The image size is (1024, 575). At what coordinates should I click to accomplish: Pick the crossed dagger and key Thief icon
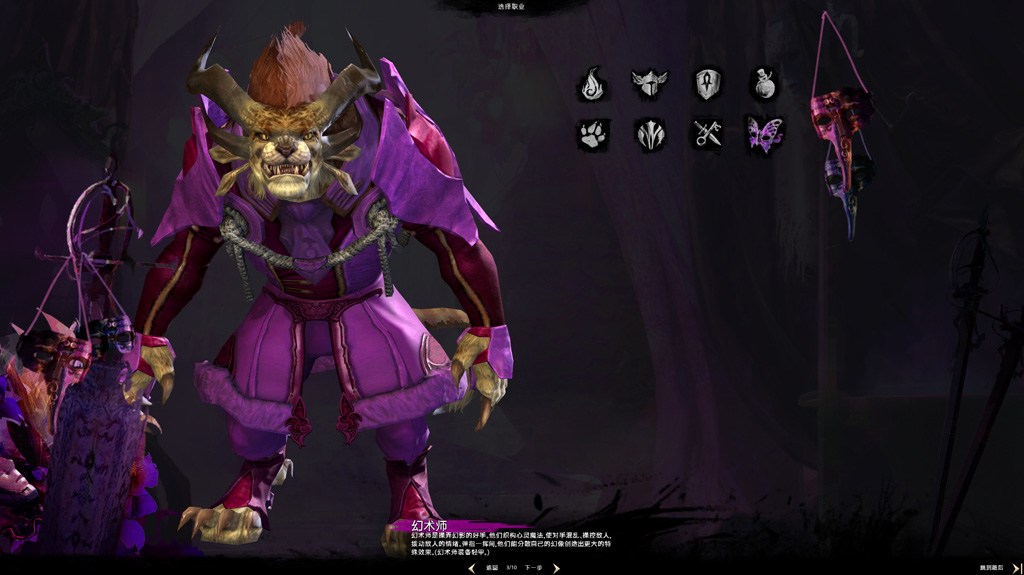[x=708, y=135]
